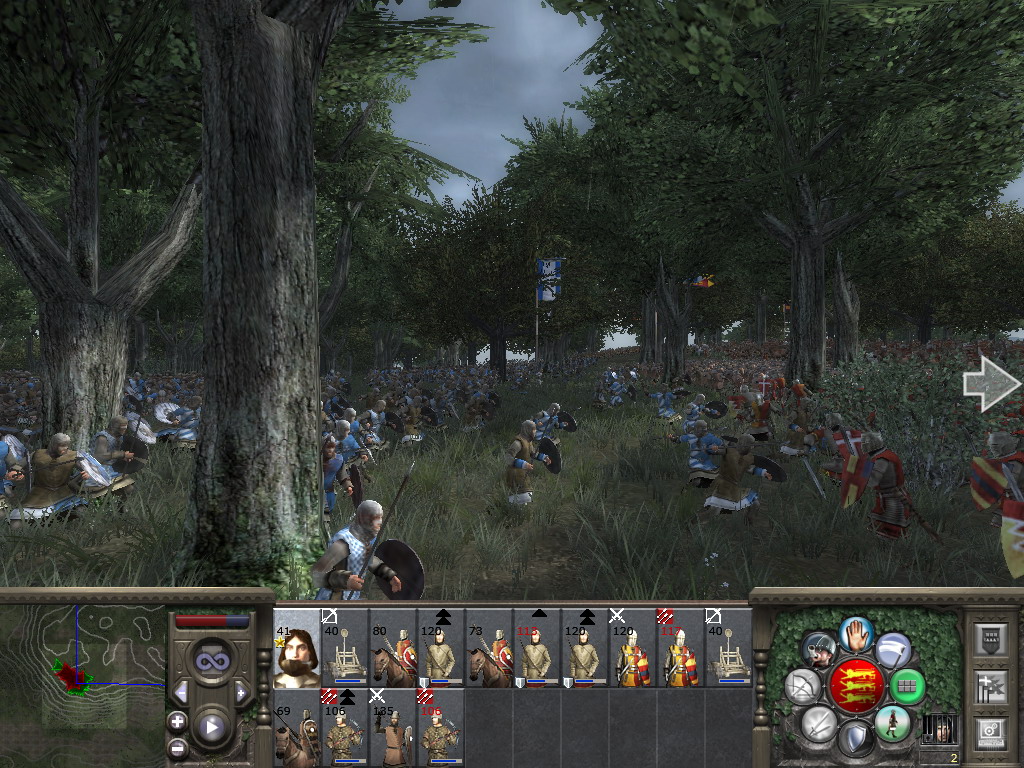Click the red three-lions faction crest button
This screenshot has width=1024, height=768.
coord(855,685)
